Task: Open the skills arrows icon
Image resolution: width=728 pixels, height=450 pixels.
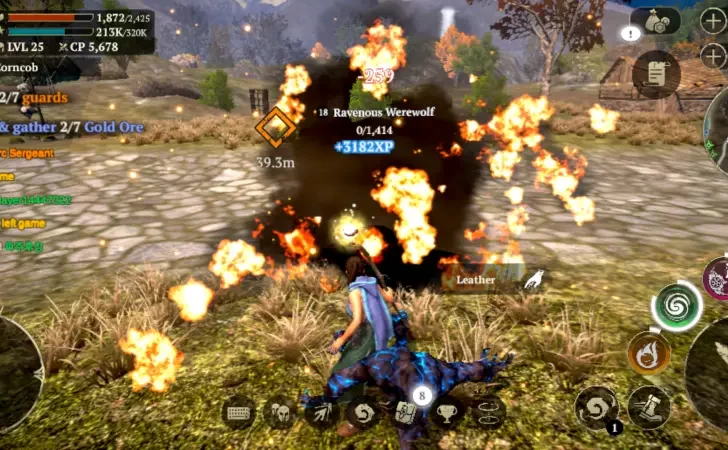Action: 322,413
